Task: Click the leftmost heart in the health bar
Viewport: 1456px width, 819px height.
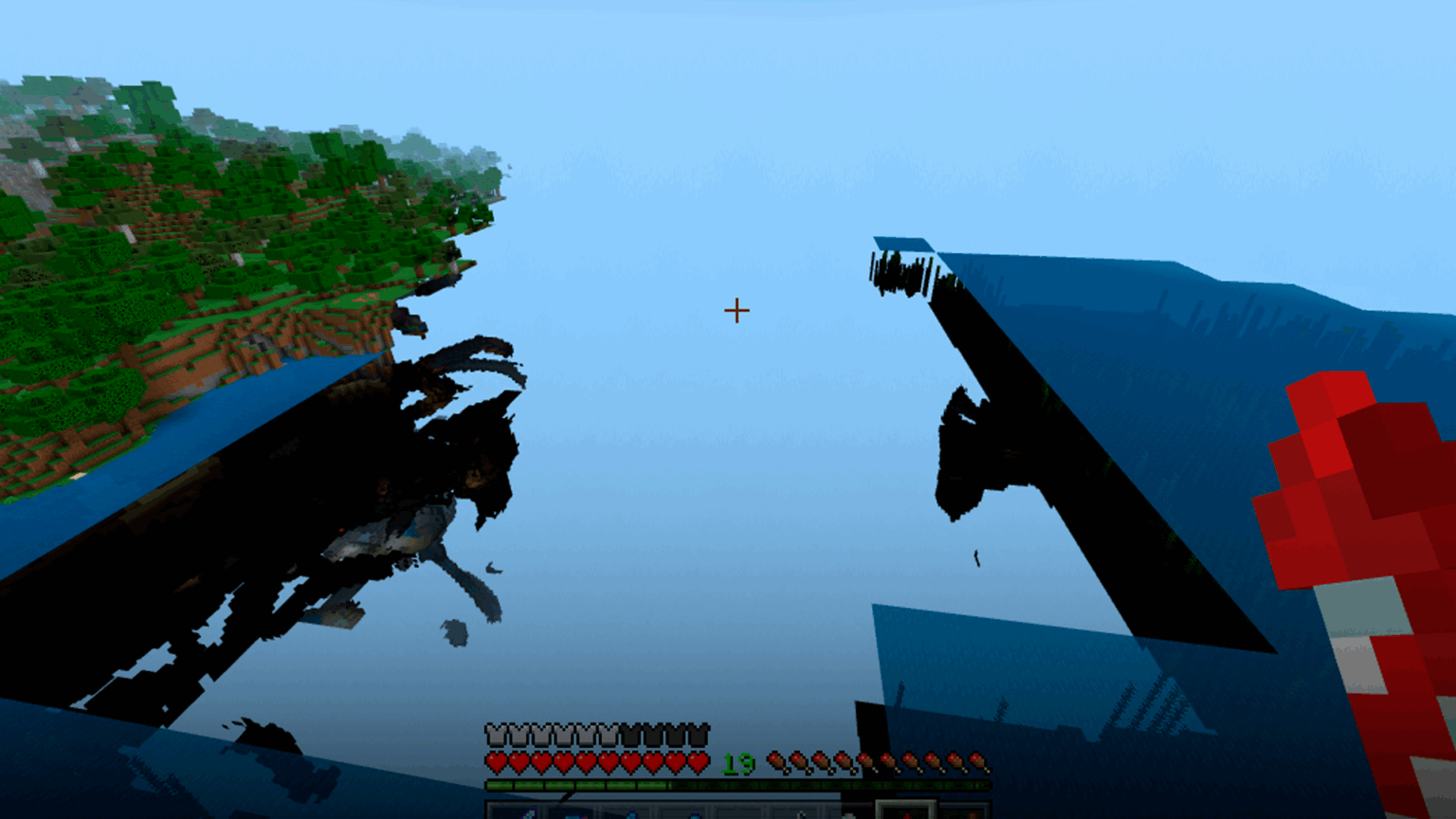Action: tap(495, 761)
